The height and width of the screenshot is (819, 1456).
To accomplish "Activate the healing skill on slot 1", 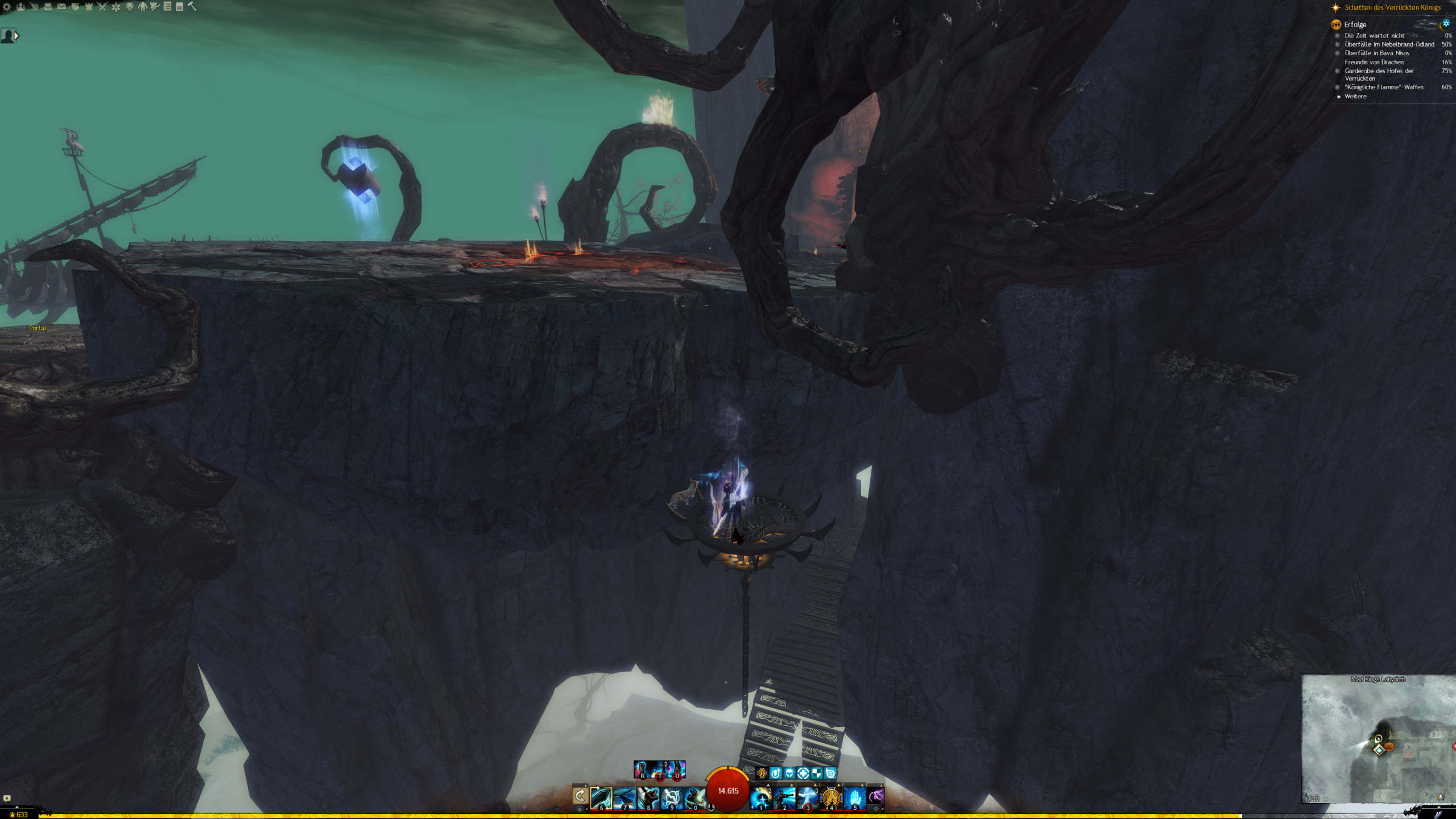I will point(761,798).
